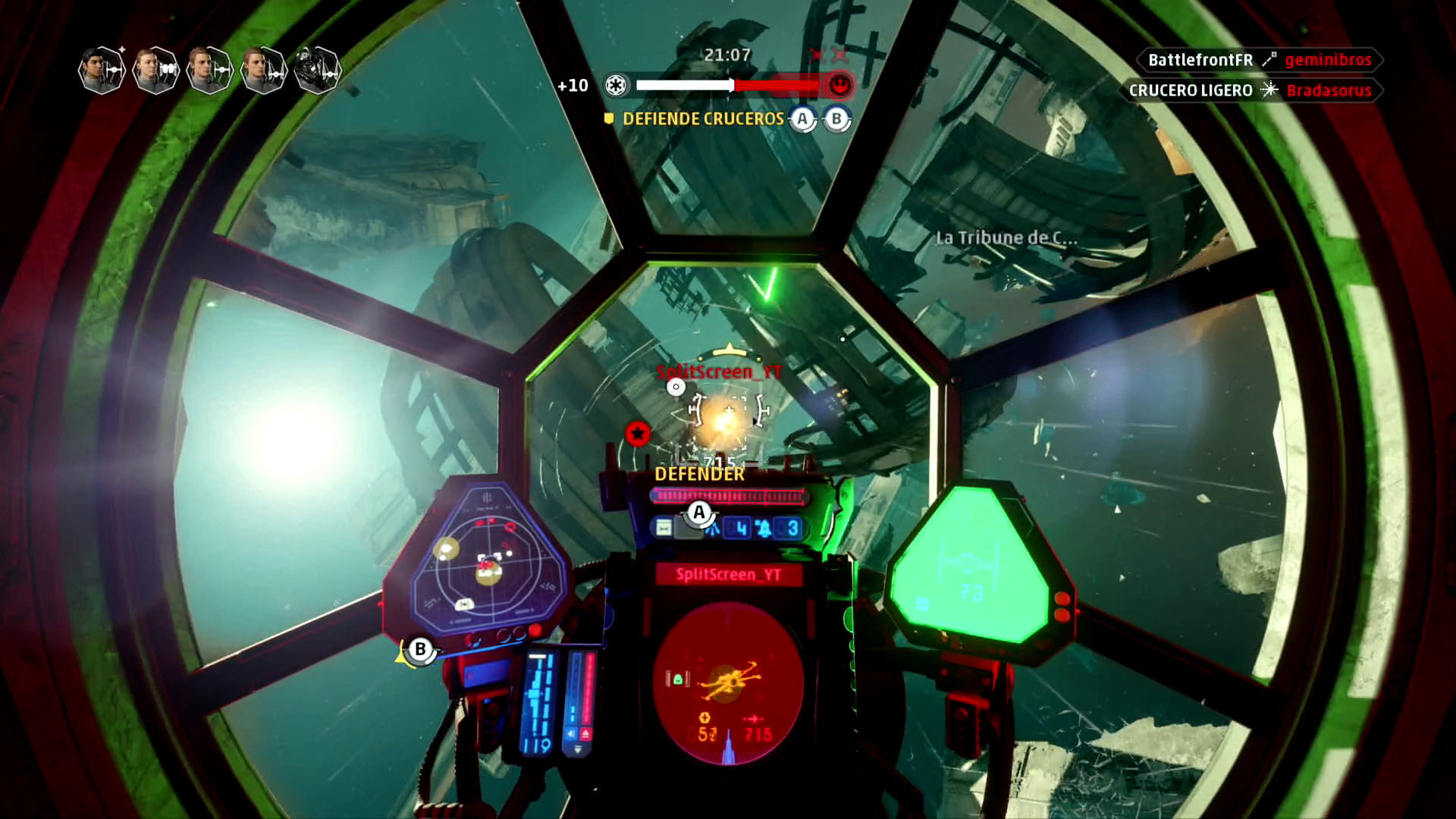Click the Imperial faction emblem

616,86
